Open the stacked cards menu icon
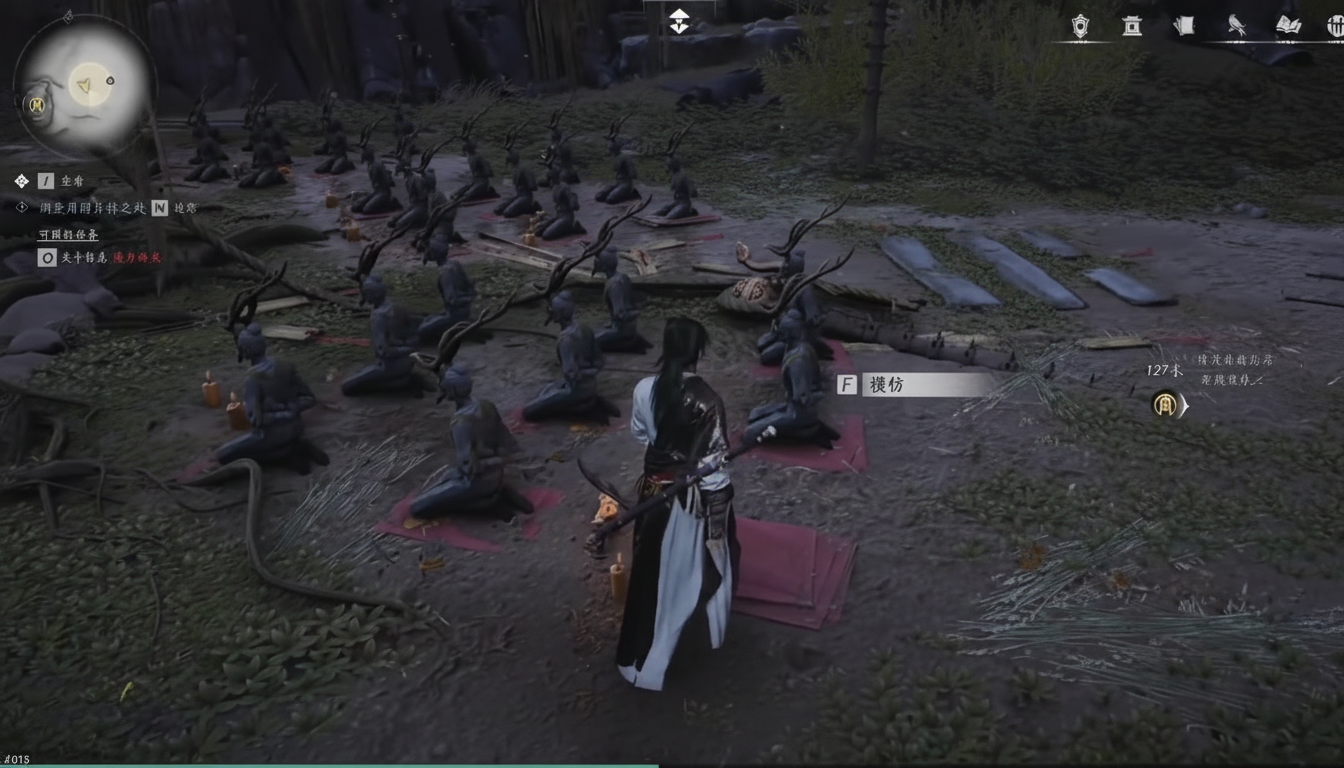Screen dimensions: 1344x768 pos(1184,27)
